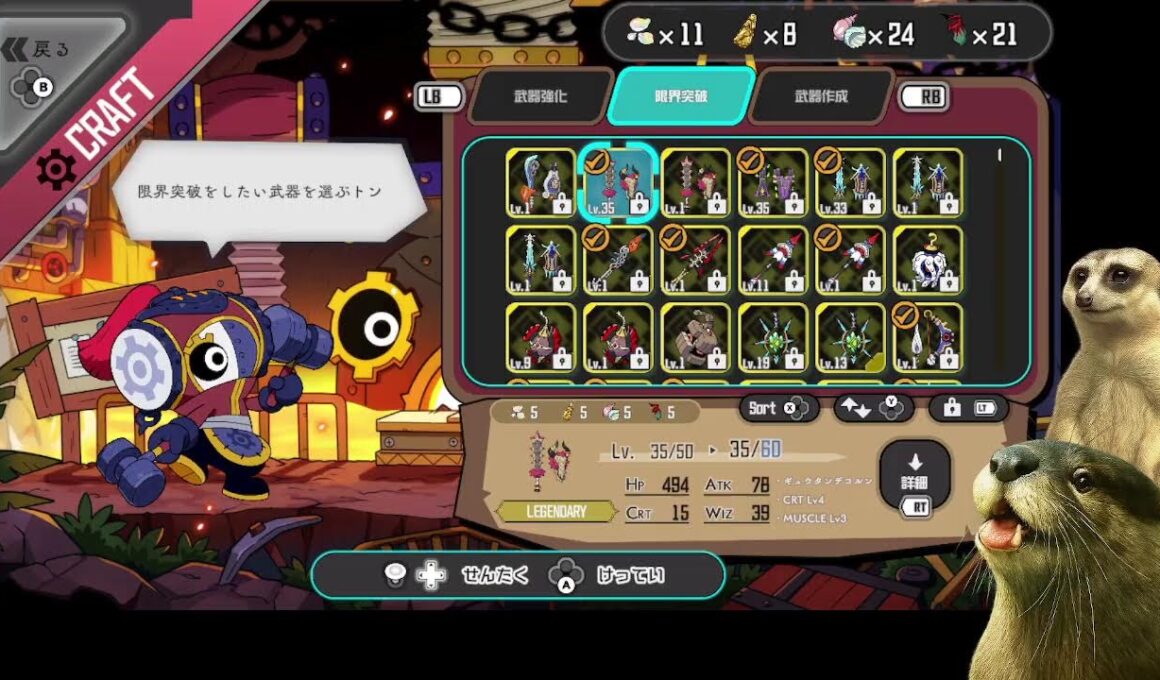Select the stone golem fist weapon slot
The width and height of the screenshot is (1160, 680).
click(696, 337)
